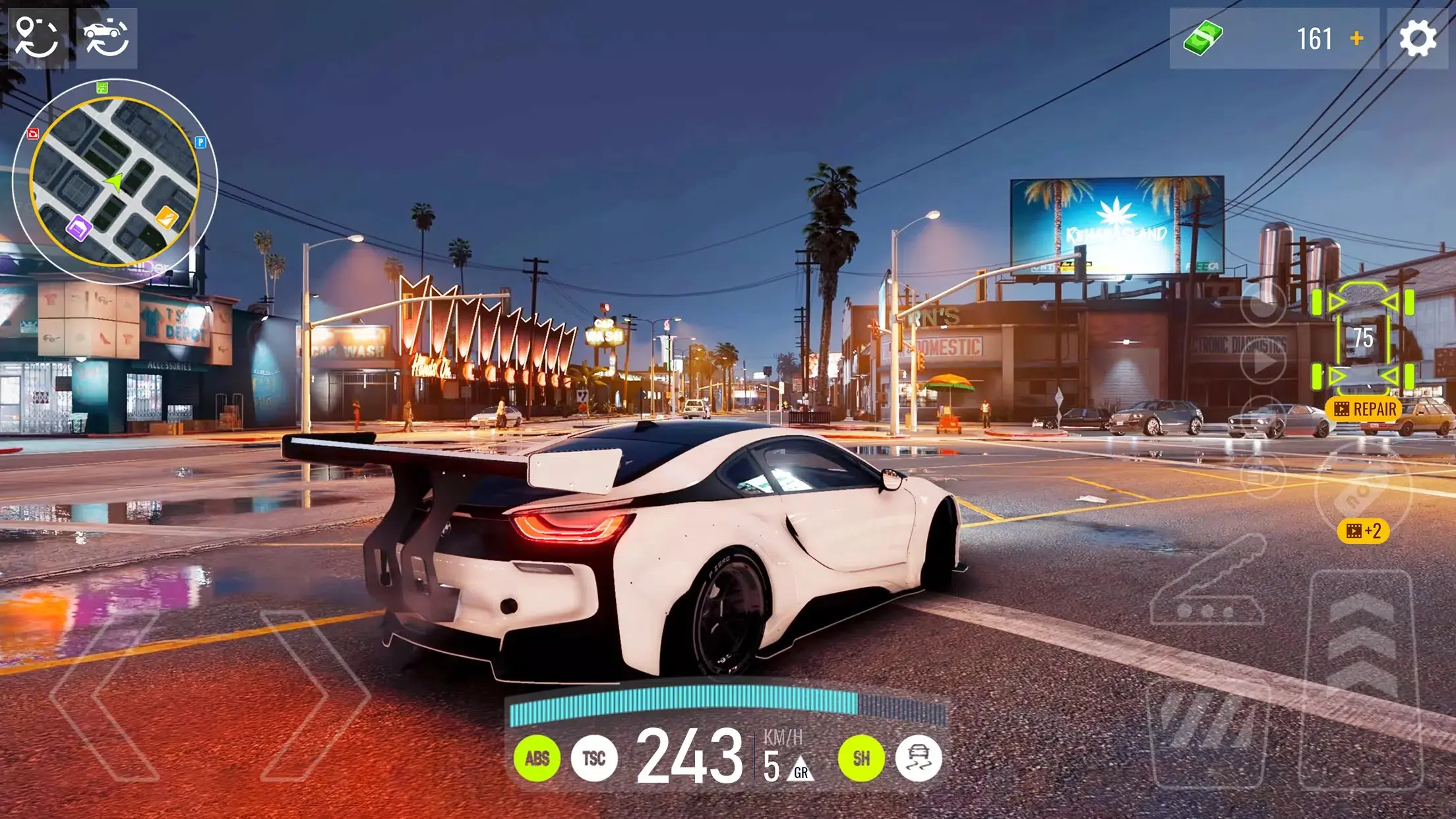Screen dimensions: 1456x819
Task: Select the blue parking marker on minimap
Action: pos(200,142)
